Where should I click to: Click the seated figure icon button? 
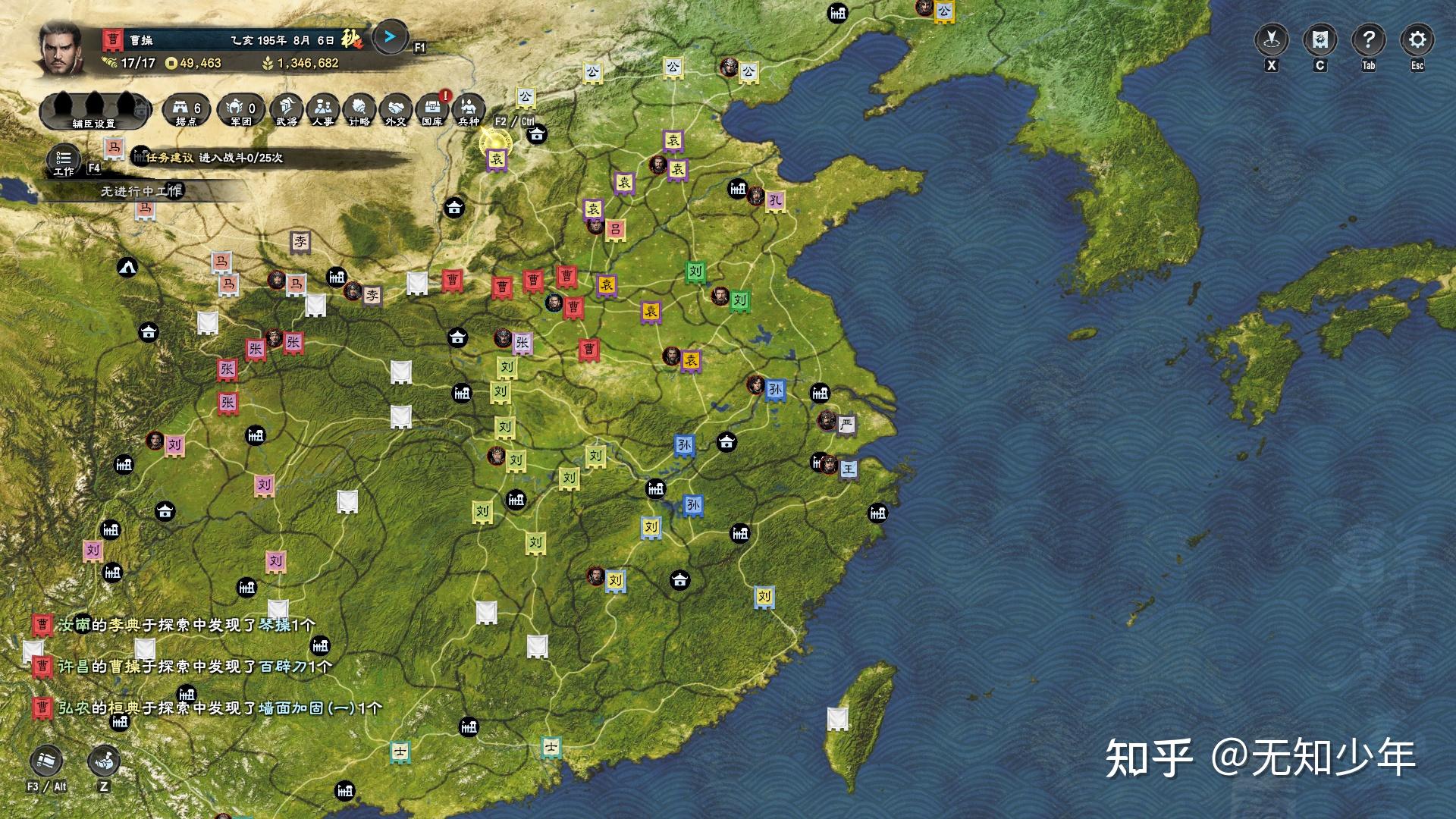(x=104, y=761)
